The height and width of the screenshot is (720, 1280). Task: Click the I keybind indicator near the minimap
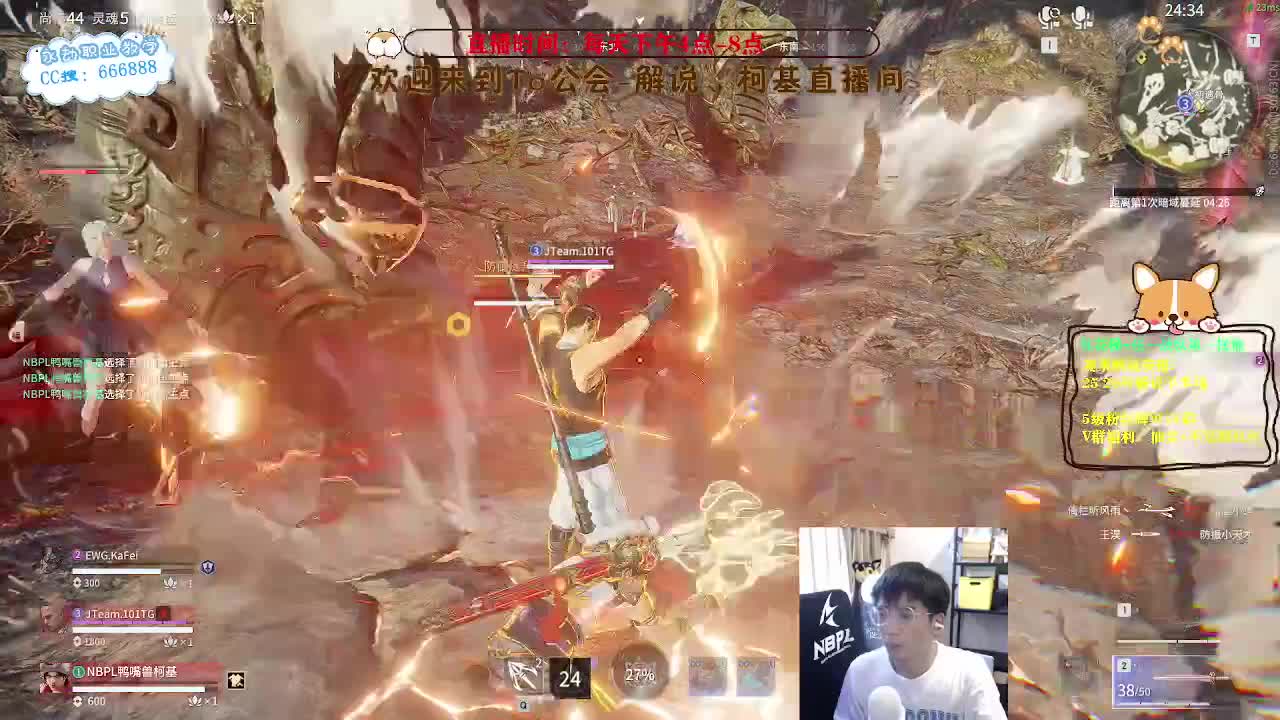click(x=1047, y=44)
